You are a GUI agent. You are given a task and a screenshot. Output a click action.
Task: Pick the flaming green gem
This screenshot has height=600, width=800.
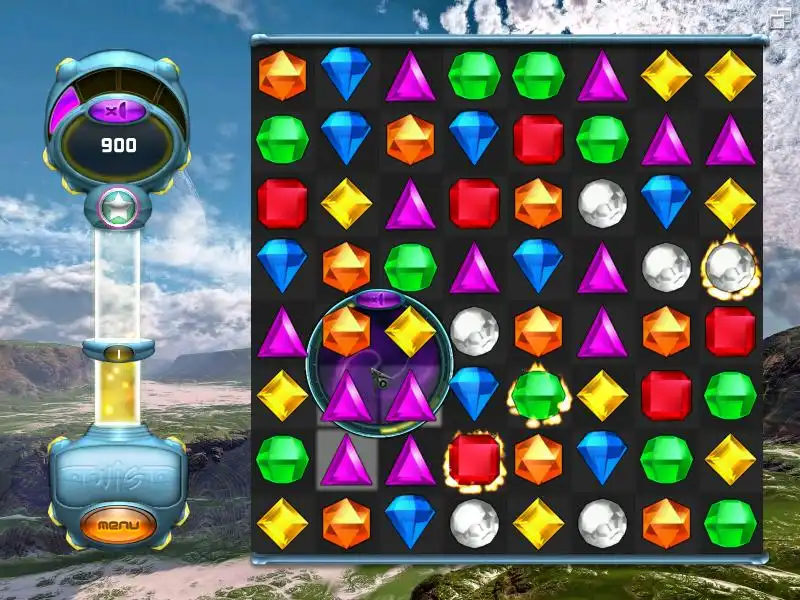coord(538,395)
